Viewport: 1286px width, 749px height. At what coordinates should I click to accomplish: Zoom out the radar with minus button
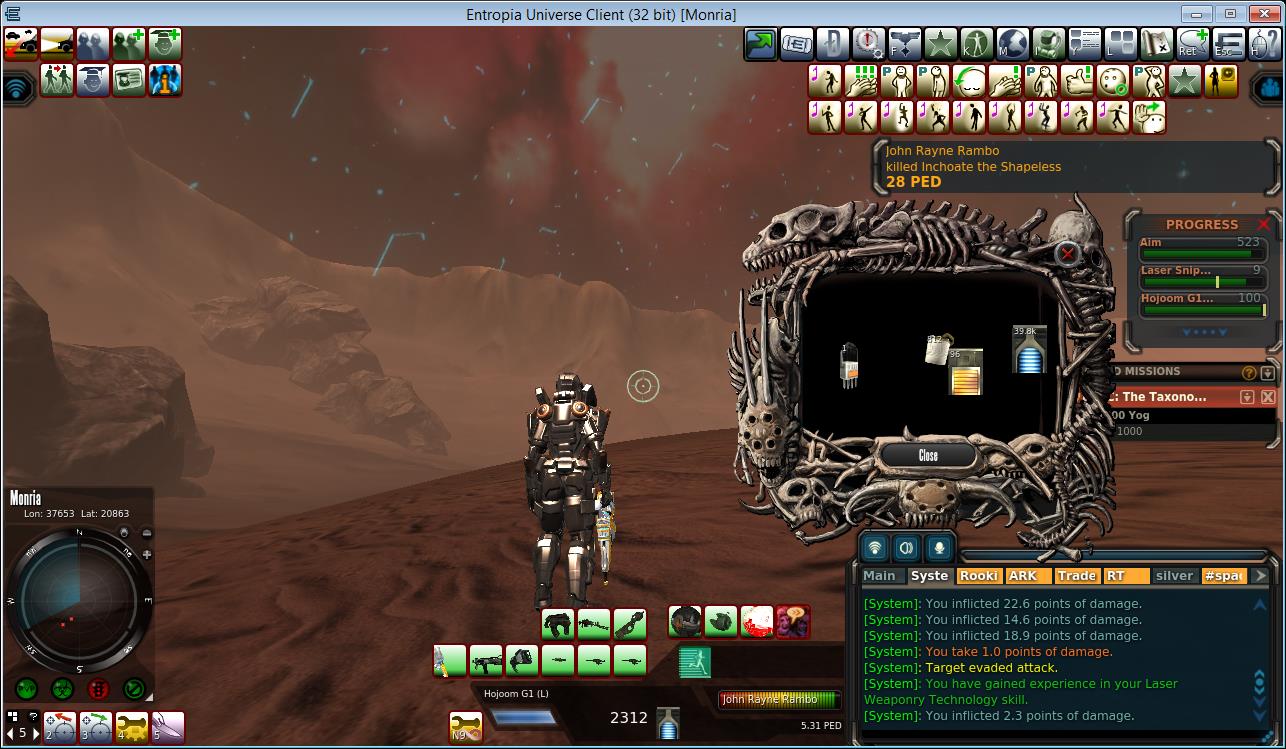pyautogui.click(x=147, y=534)
